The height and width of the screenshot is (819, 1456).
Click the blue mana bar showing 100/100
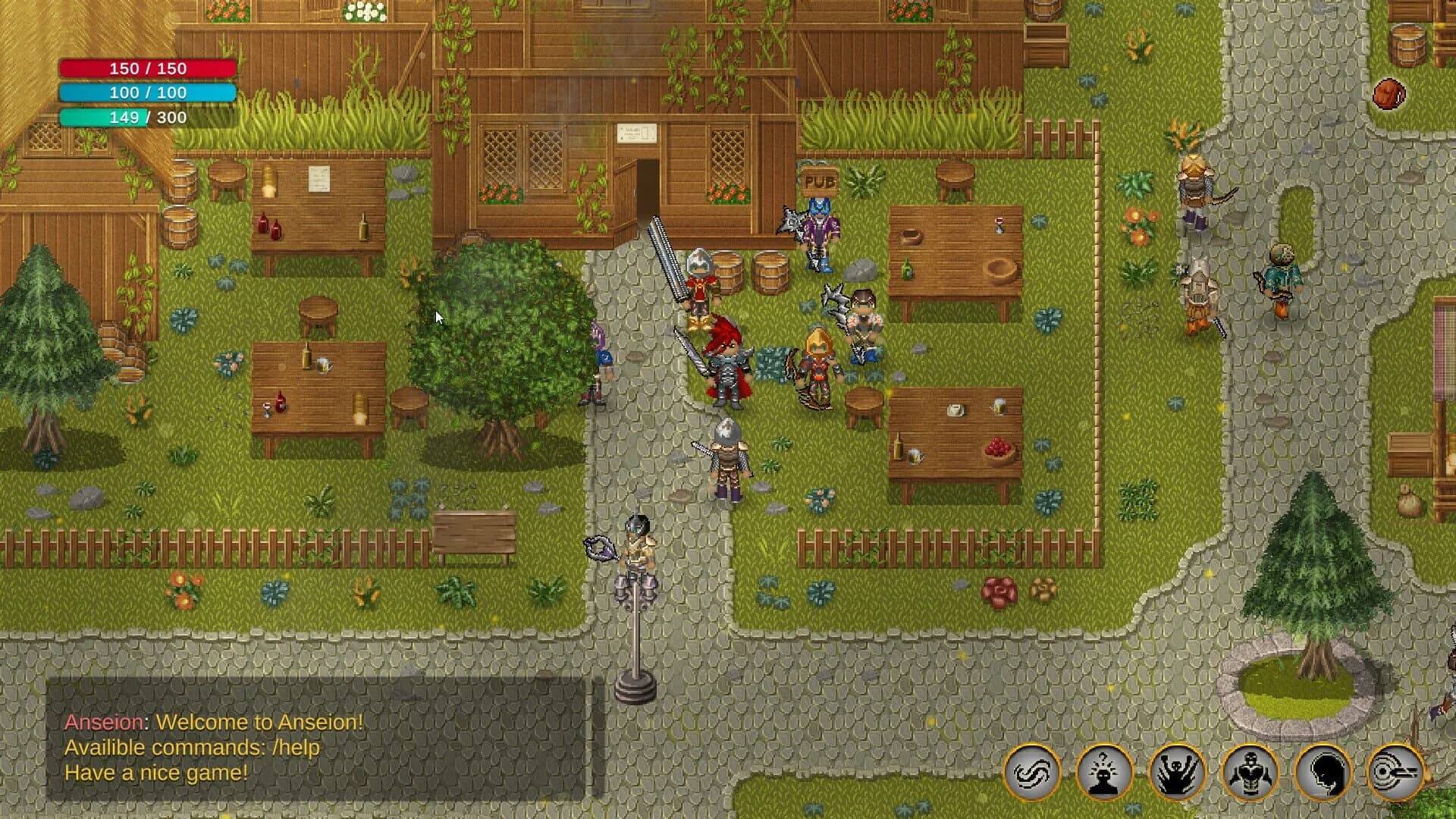coord(146,93)
